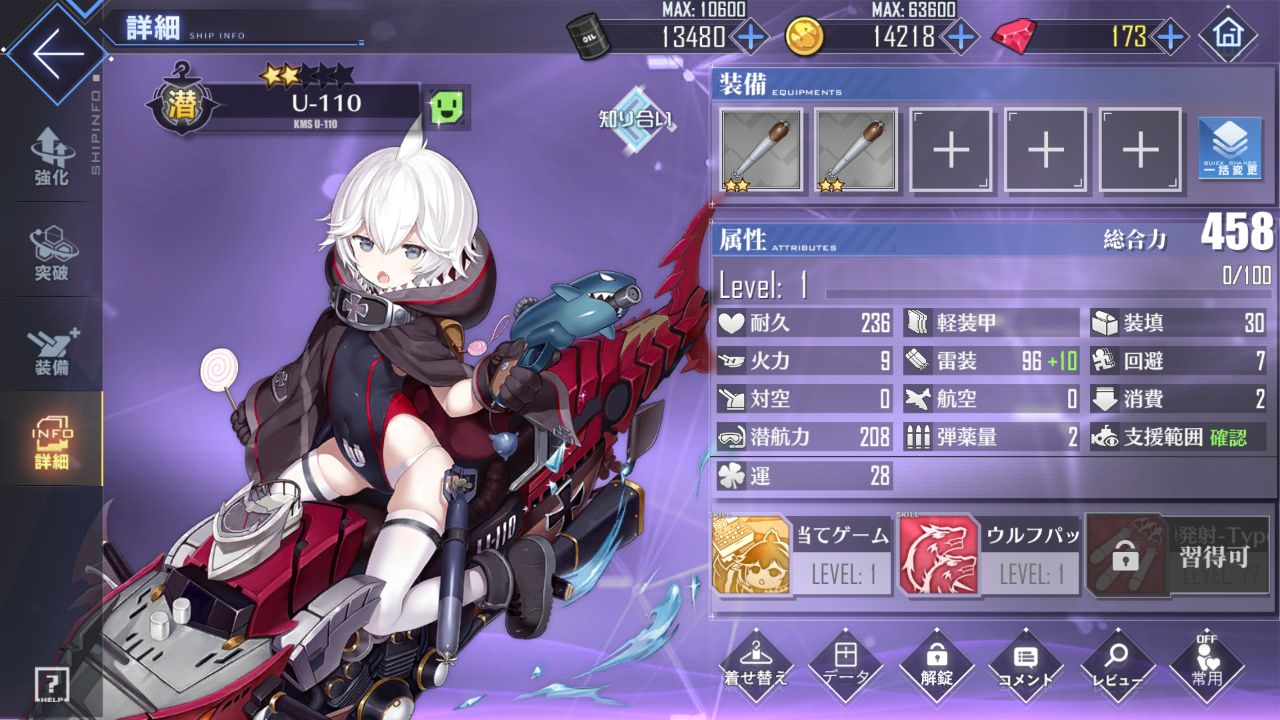Image resolution: width=1280 pixels, height=720 pixels.
Task: Use the 一括変更 quick change button
Action: [1229, 149]
